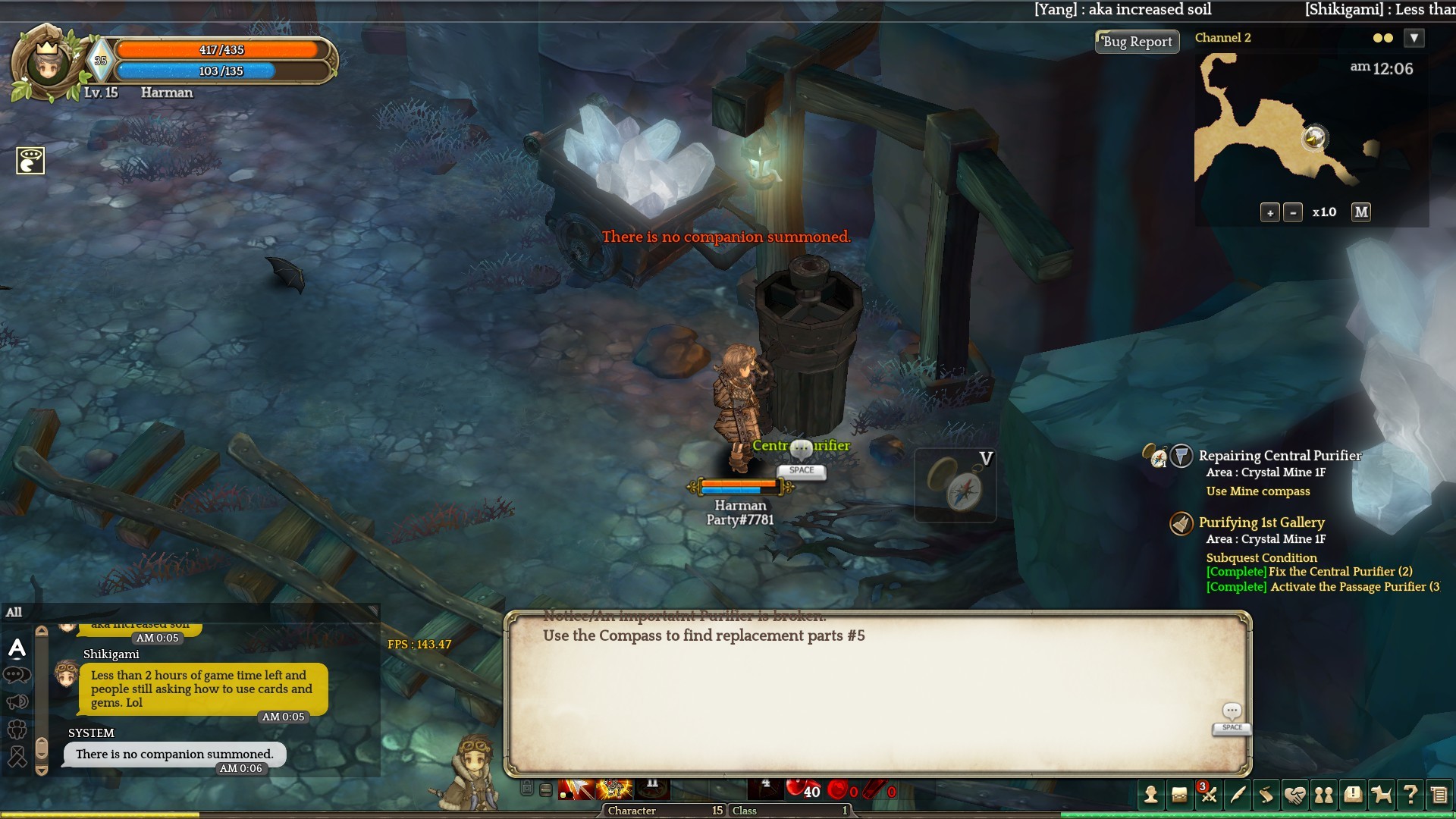
Task: Use the Mine compass quest item
Action: [x=955, y=486]
